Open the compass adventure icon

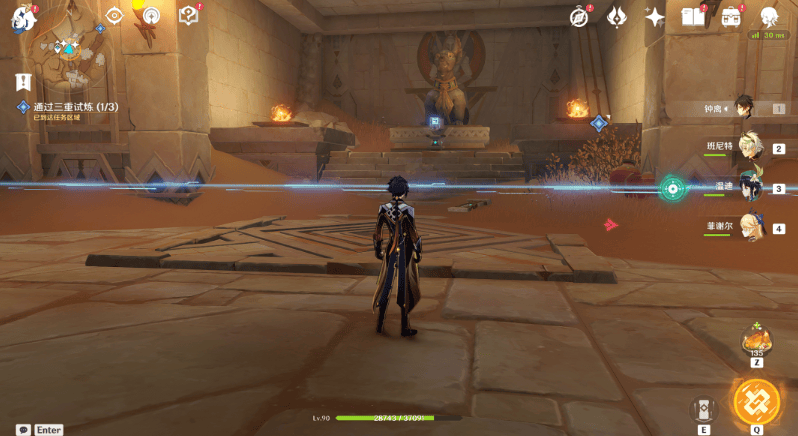tap(579, 17)
